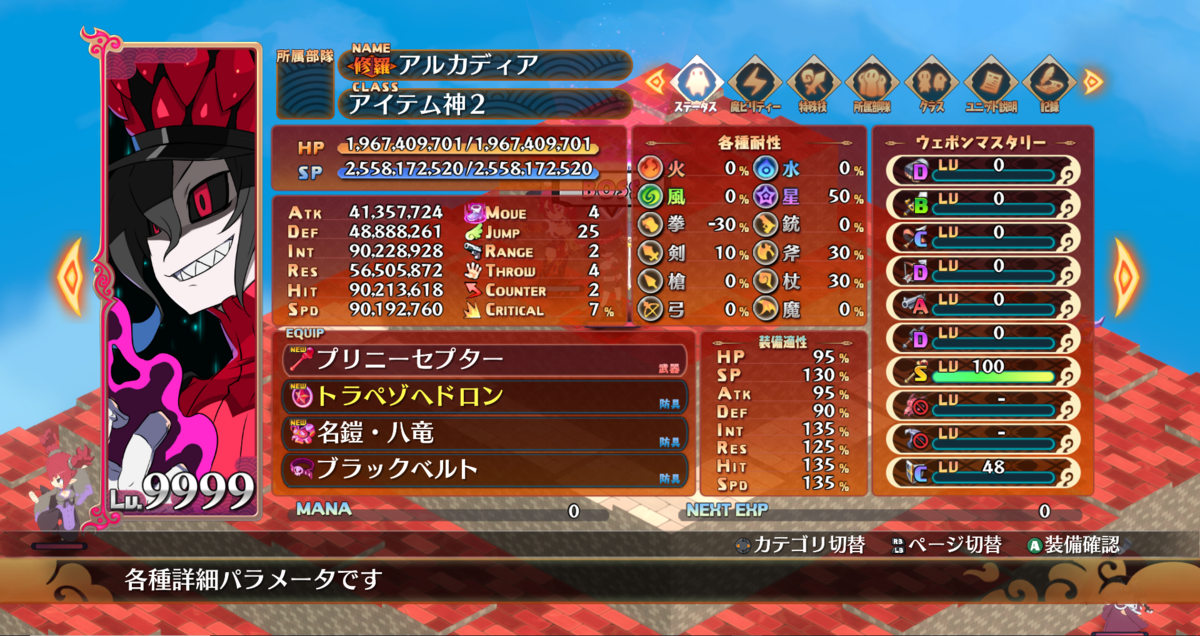The image size is (1200, 636).
Task: View the 記録 records tab
Action: click(1048, 84)
